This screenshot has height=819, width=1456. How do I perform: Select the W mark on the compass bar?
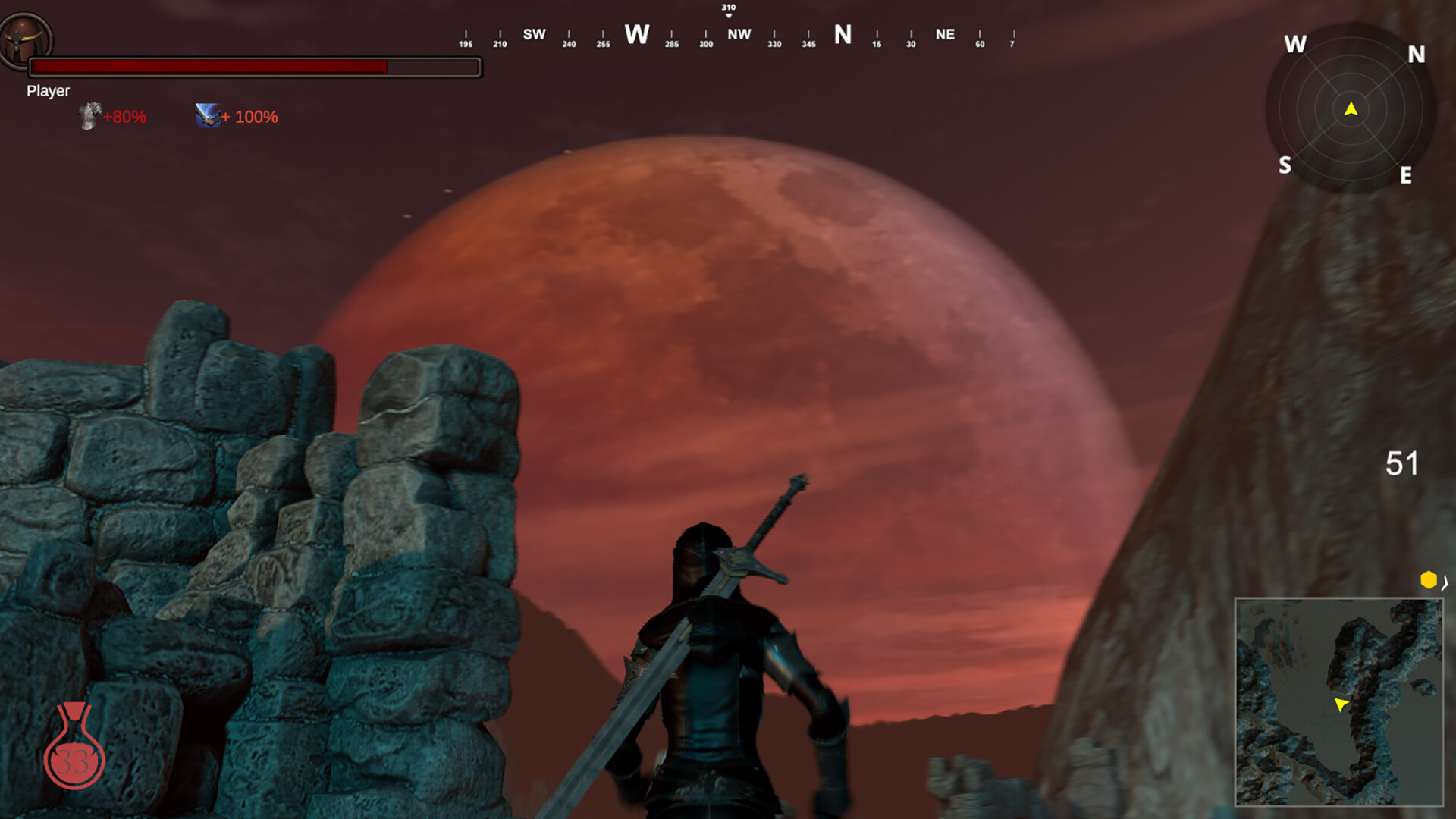[x=638, y=35]
